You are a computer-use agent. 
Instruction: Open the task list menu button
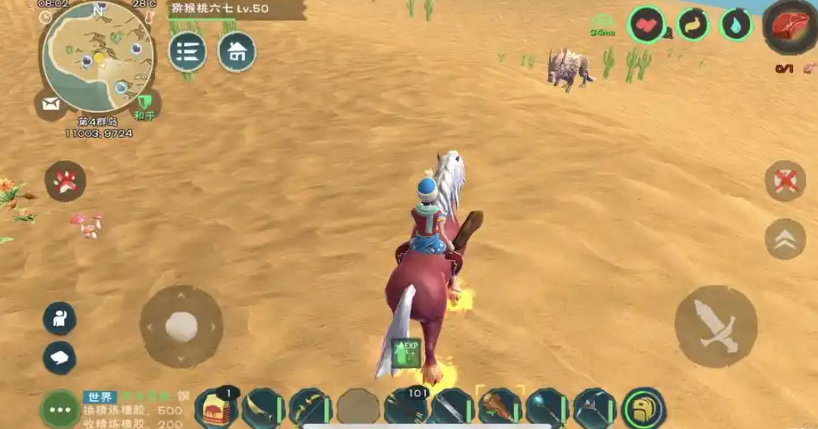coord(187,51)
